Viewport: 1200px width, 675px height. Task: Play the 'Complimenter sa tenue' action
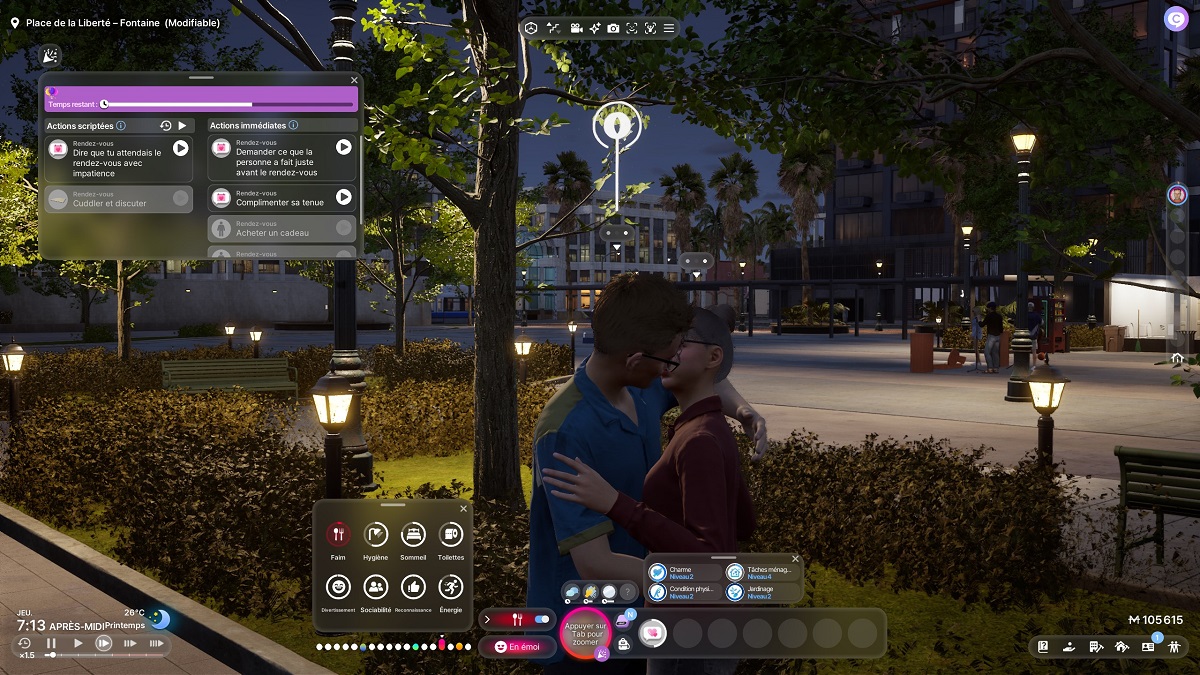tap(343, 197)
